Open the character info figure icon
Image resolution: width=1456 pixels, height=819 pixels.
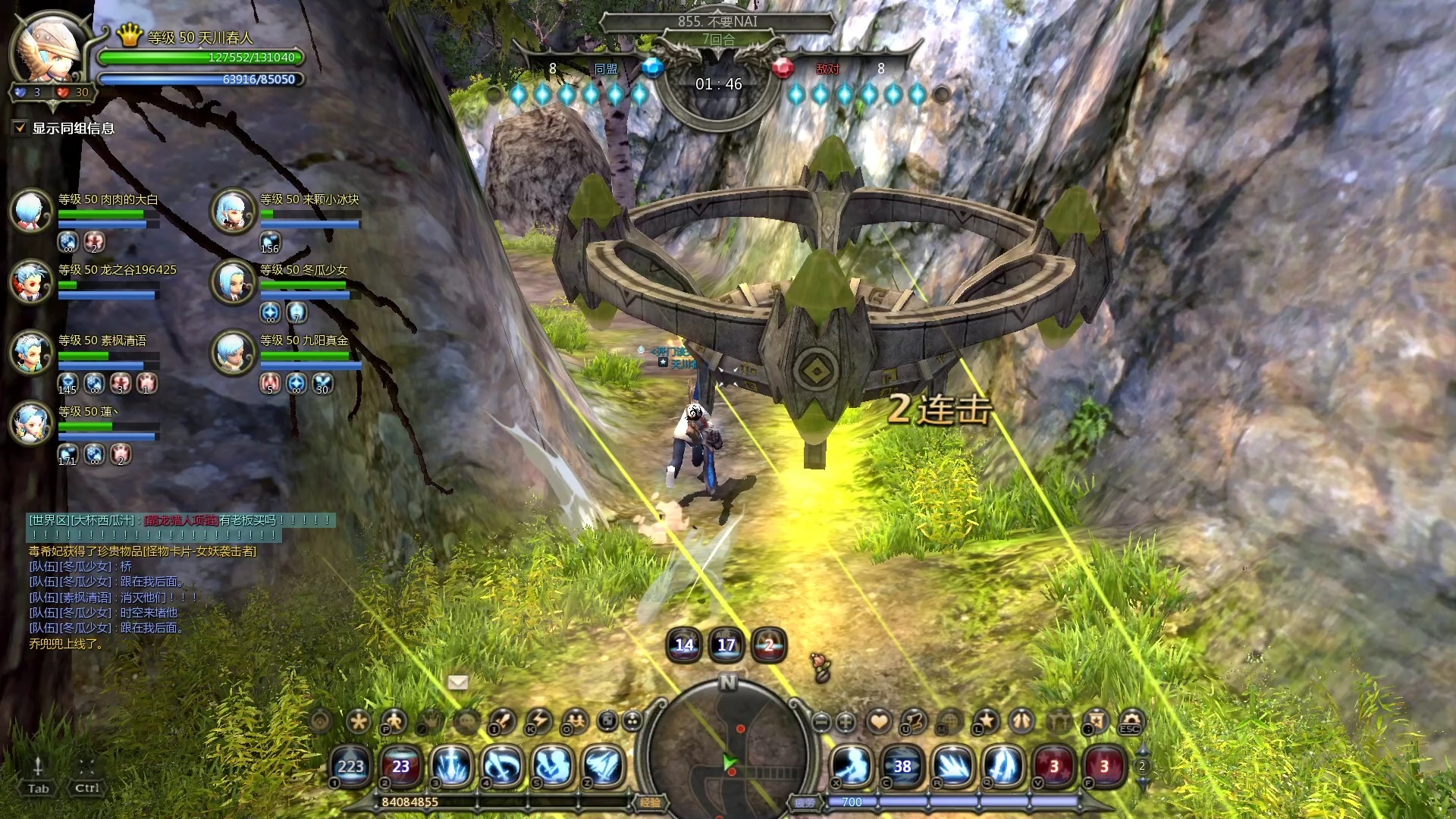pyautogui.click(x=394, y=721)
